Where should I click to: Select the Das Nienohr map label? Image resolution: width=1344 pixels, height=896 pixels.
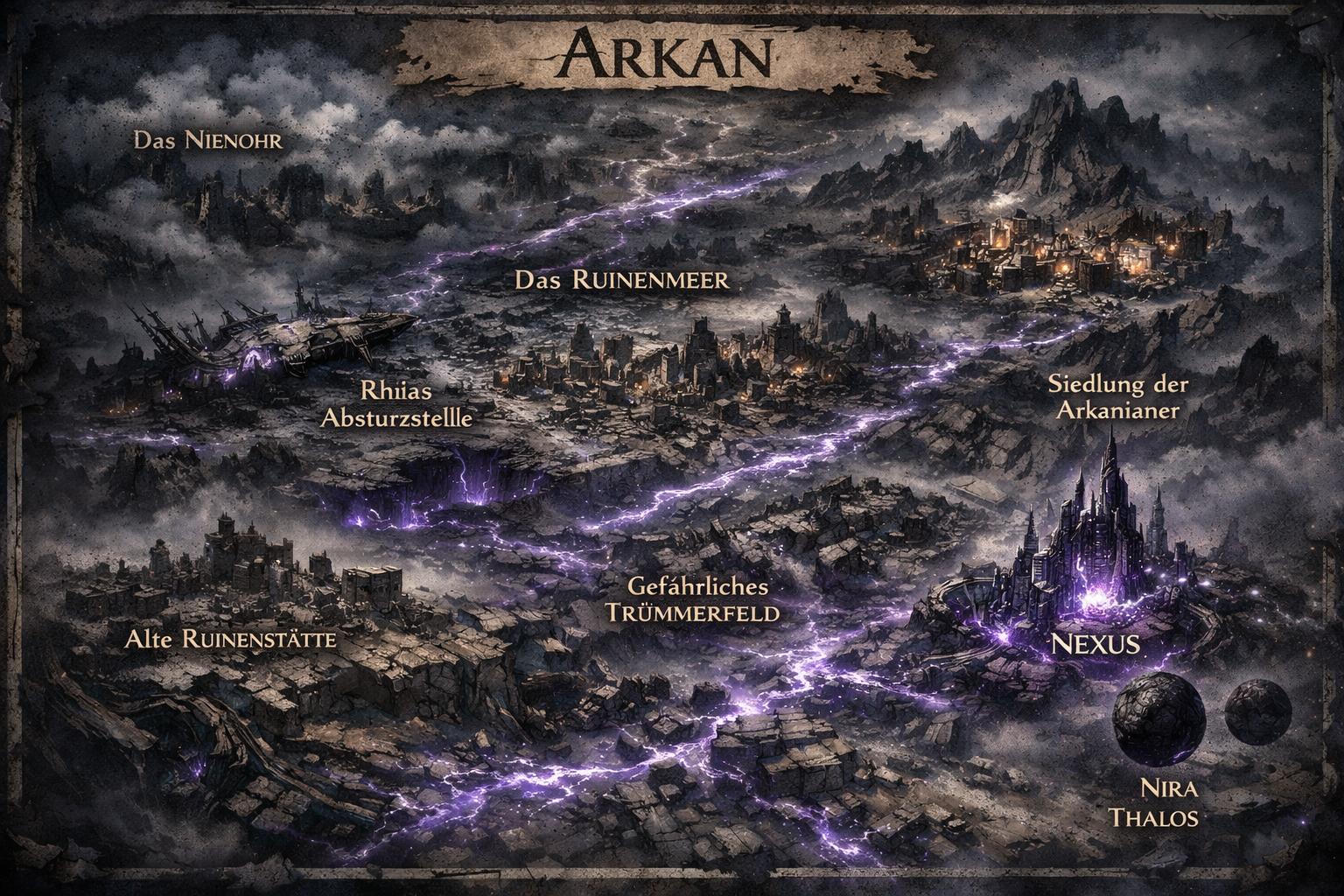click(x=208, y=140)
